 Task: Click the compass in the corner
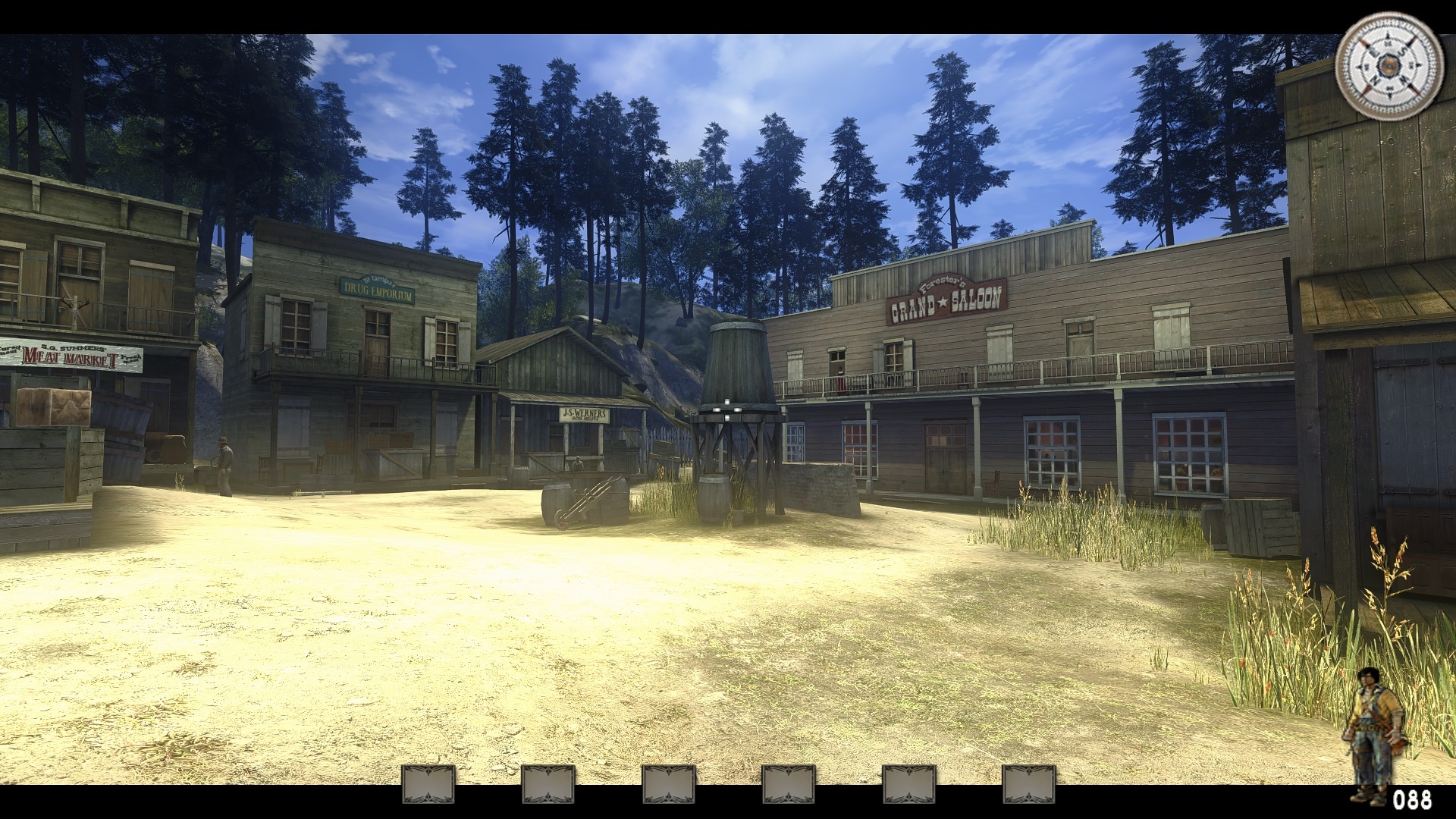1389,66
